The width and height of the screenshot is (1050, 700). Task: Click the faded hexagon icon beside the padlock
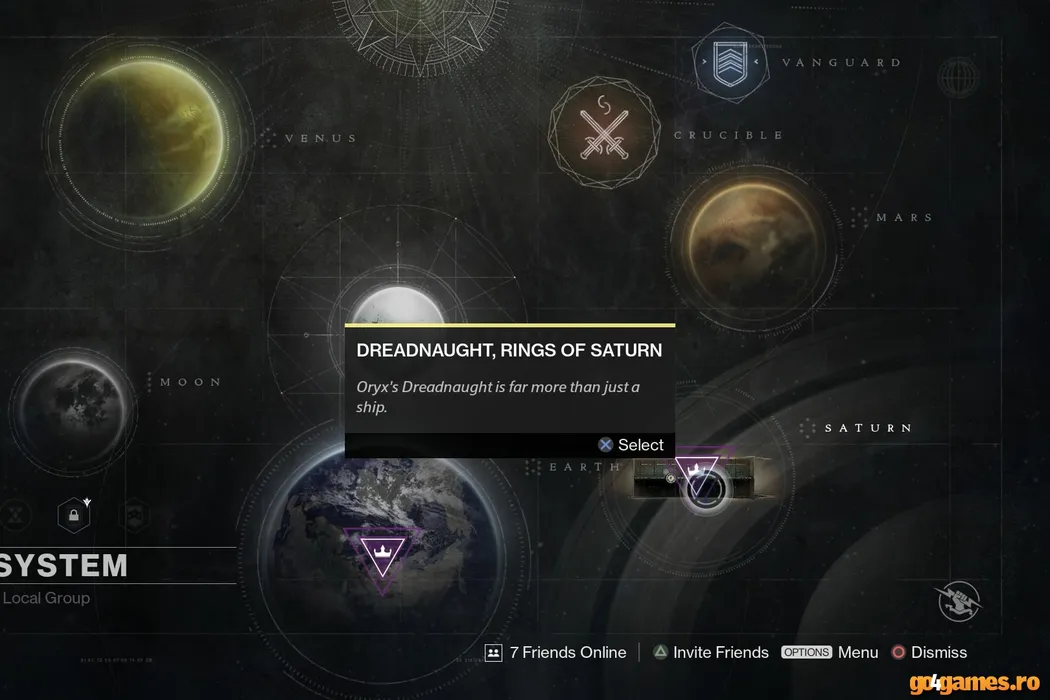134,516
